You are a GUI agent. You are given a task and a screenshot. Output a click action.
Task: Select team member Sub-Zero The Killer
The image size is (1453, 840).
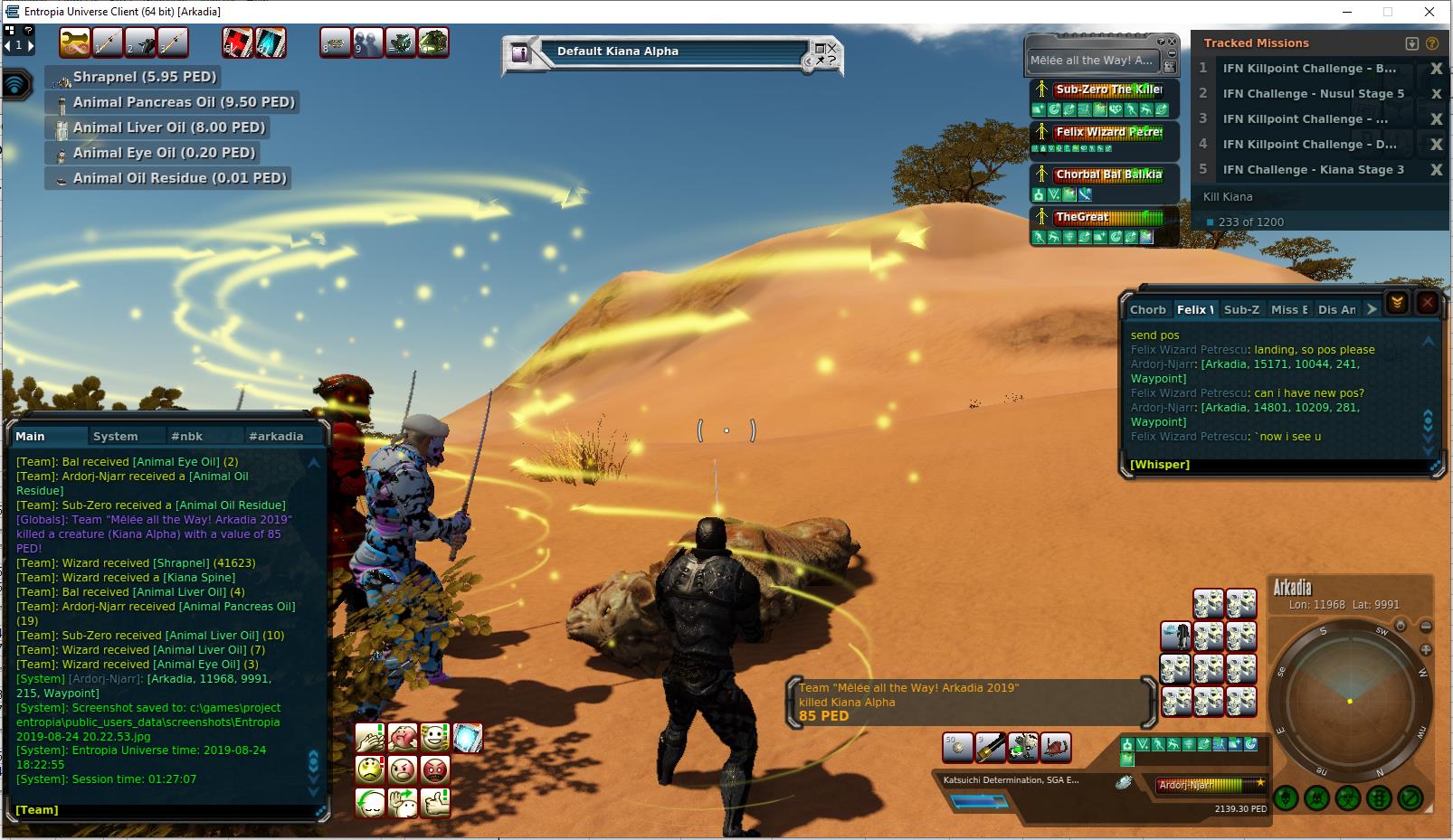tap(1107, 90)
